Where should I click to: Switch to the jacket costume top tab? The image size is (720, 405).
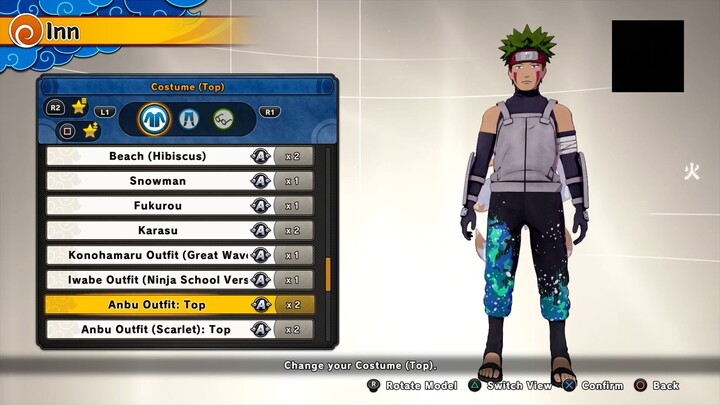(153, 119)
